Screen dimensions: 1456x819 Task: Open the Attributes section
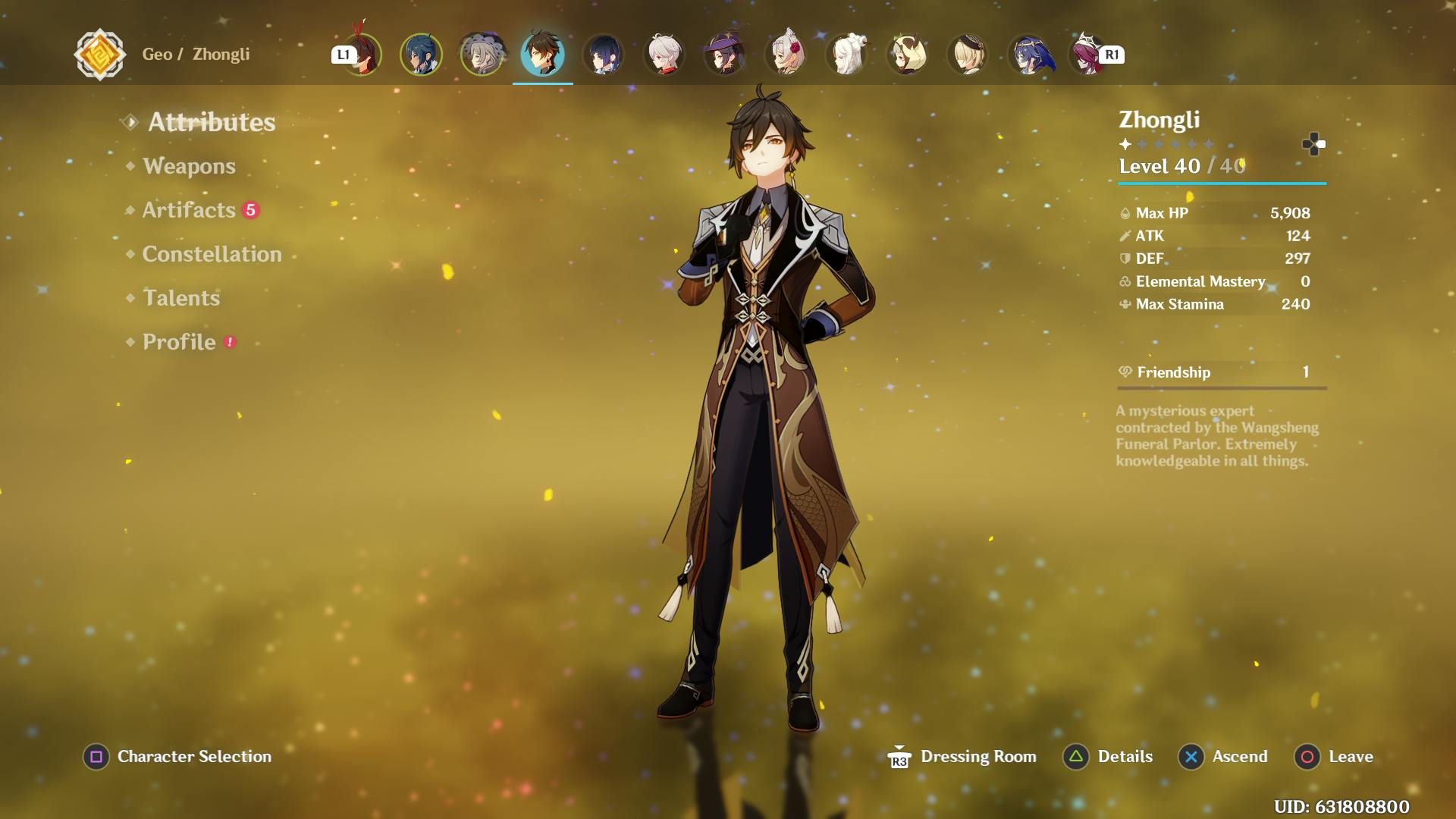click(211, 122)
